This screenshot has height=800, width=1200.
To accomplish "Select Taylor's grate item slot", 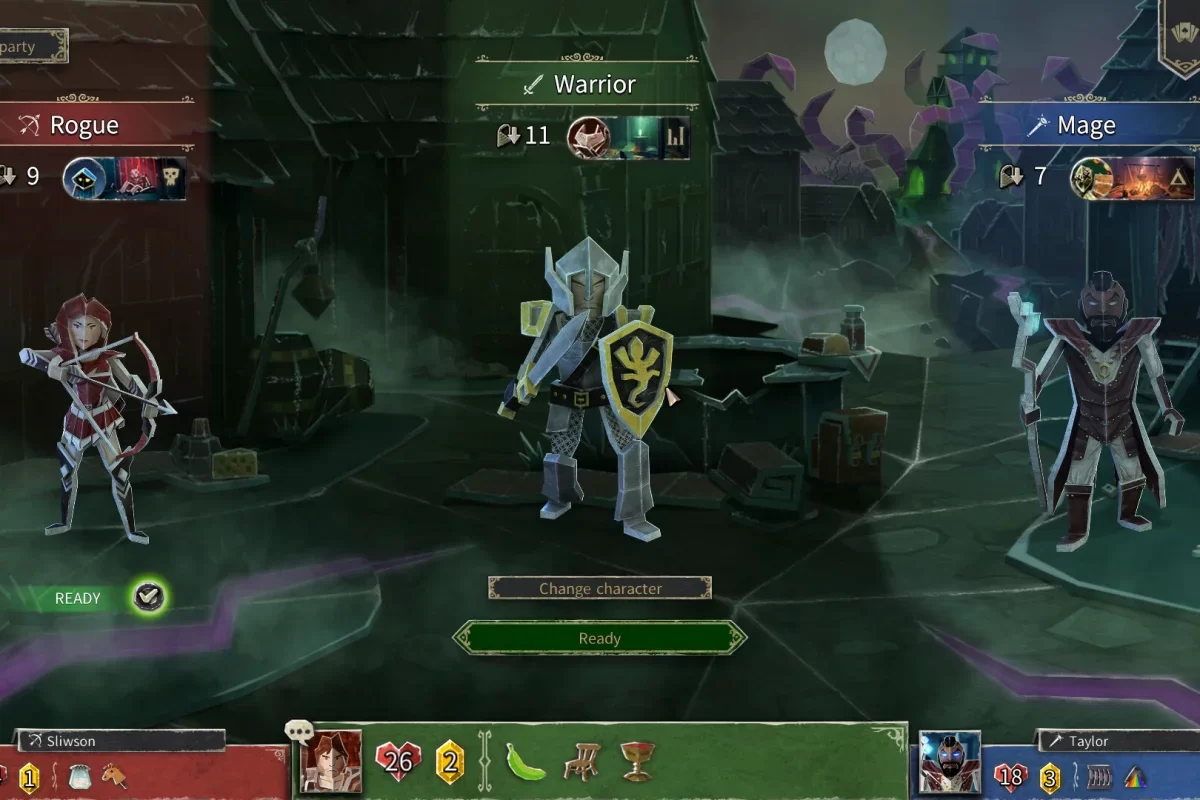I will click(x=1097, y=777).
